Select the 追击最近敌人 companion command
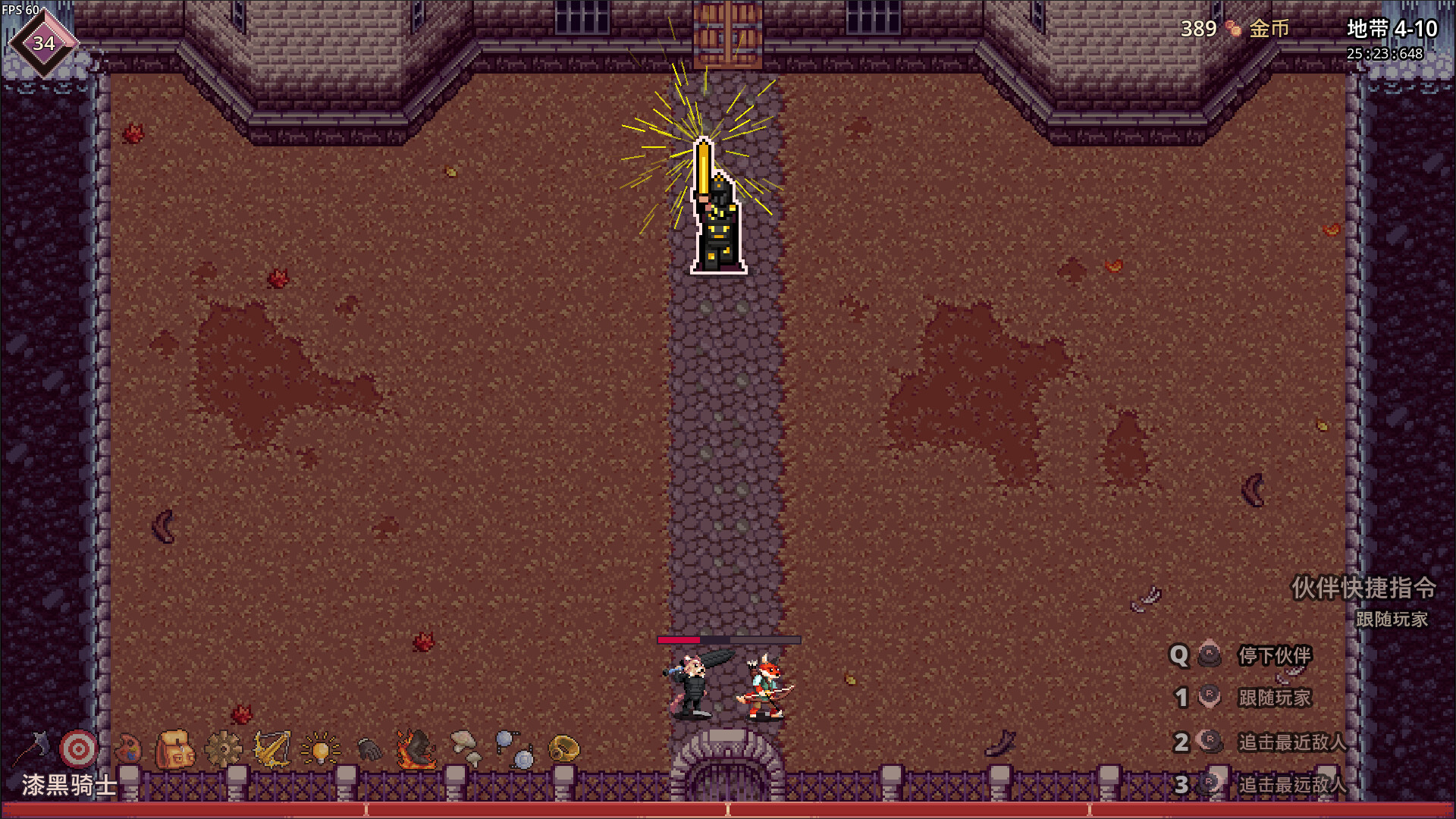Screen dimensions: 1456x819 1291,742
